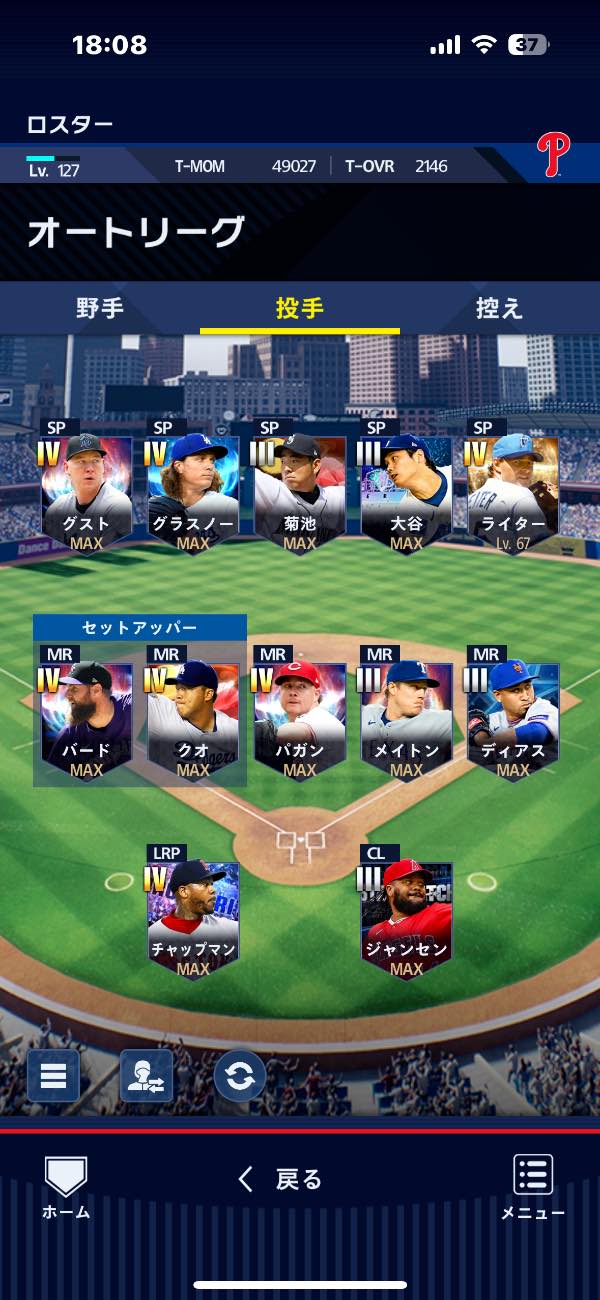This screenshot has height=1300, width=600.
Task: Go back with 戻る button
Action: [281, 1180]
